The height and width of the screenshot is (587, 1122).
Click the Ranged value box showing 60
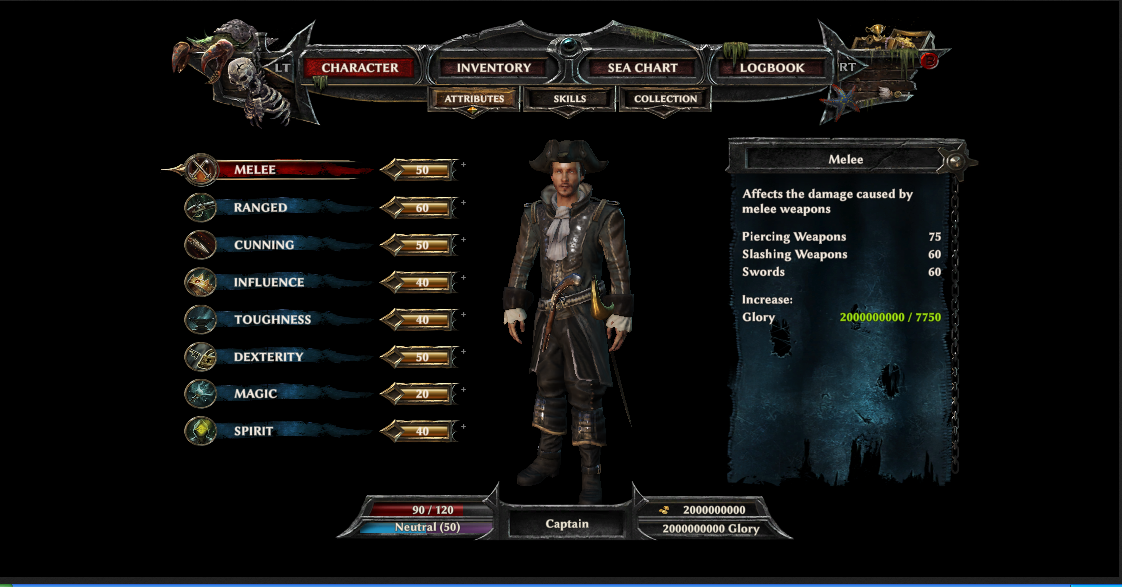click(x=422, y=208)
